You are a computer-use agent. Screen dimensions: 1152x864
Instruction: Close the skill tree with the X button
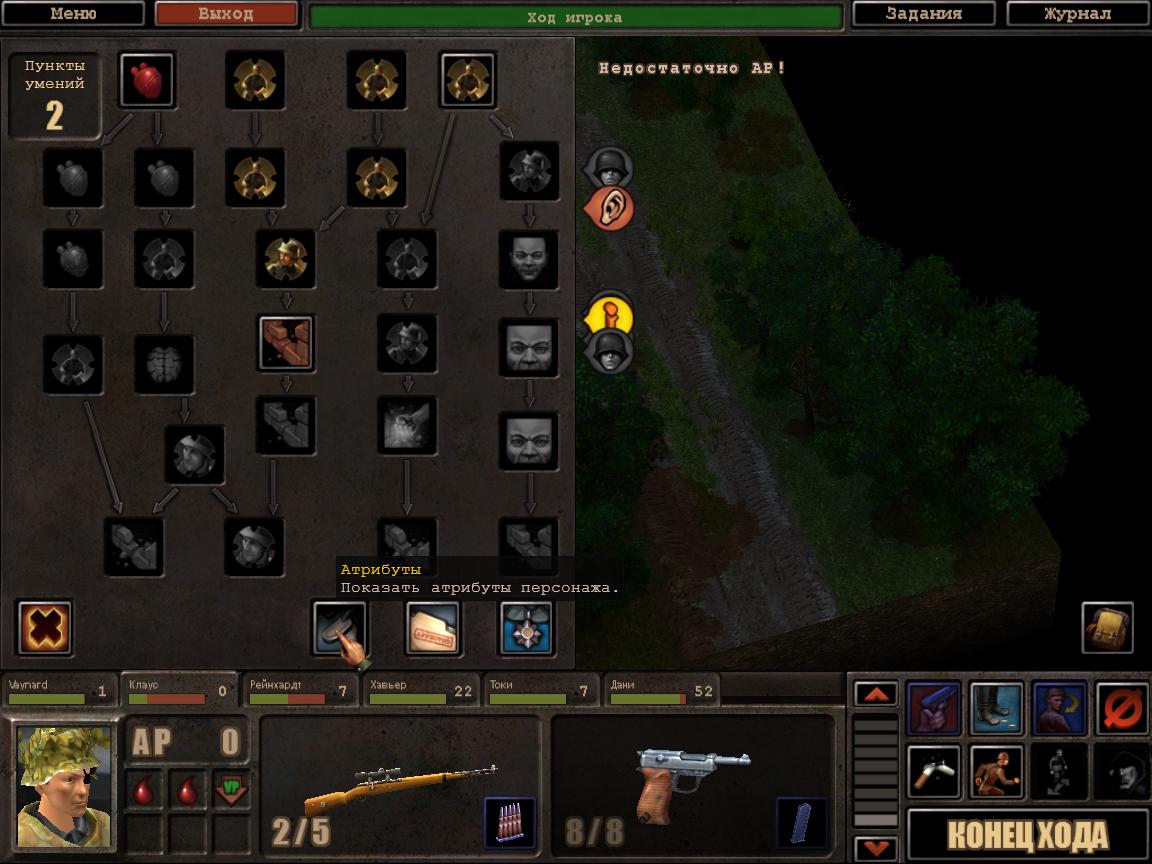click(44, 628)
